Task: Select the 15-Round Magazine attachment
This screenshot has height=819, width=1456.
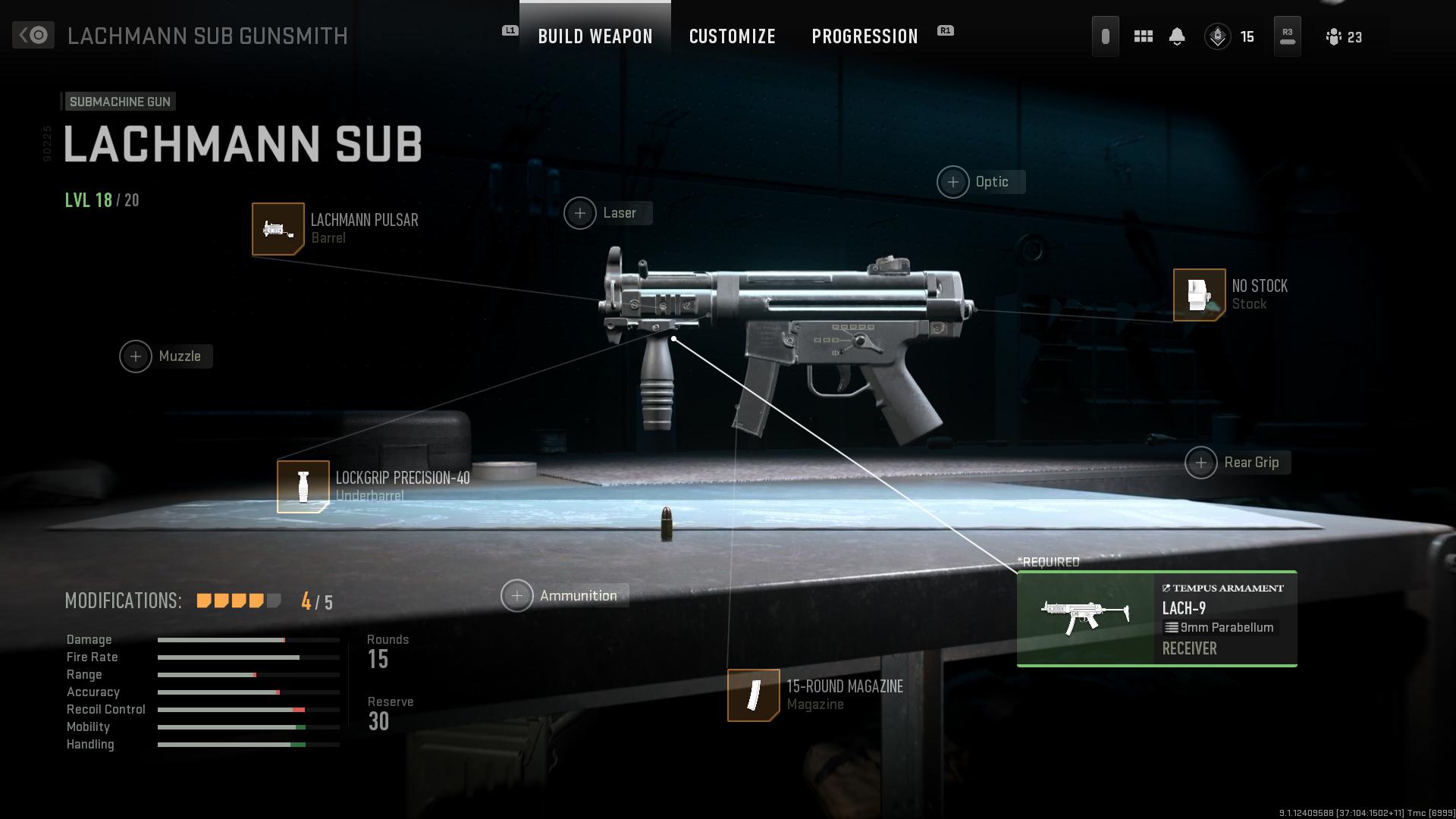Action: pos(753,695)
